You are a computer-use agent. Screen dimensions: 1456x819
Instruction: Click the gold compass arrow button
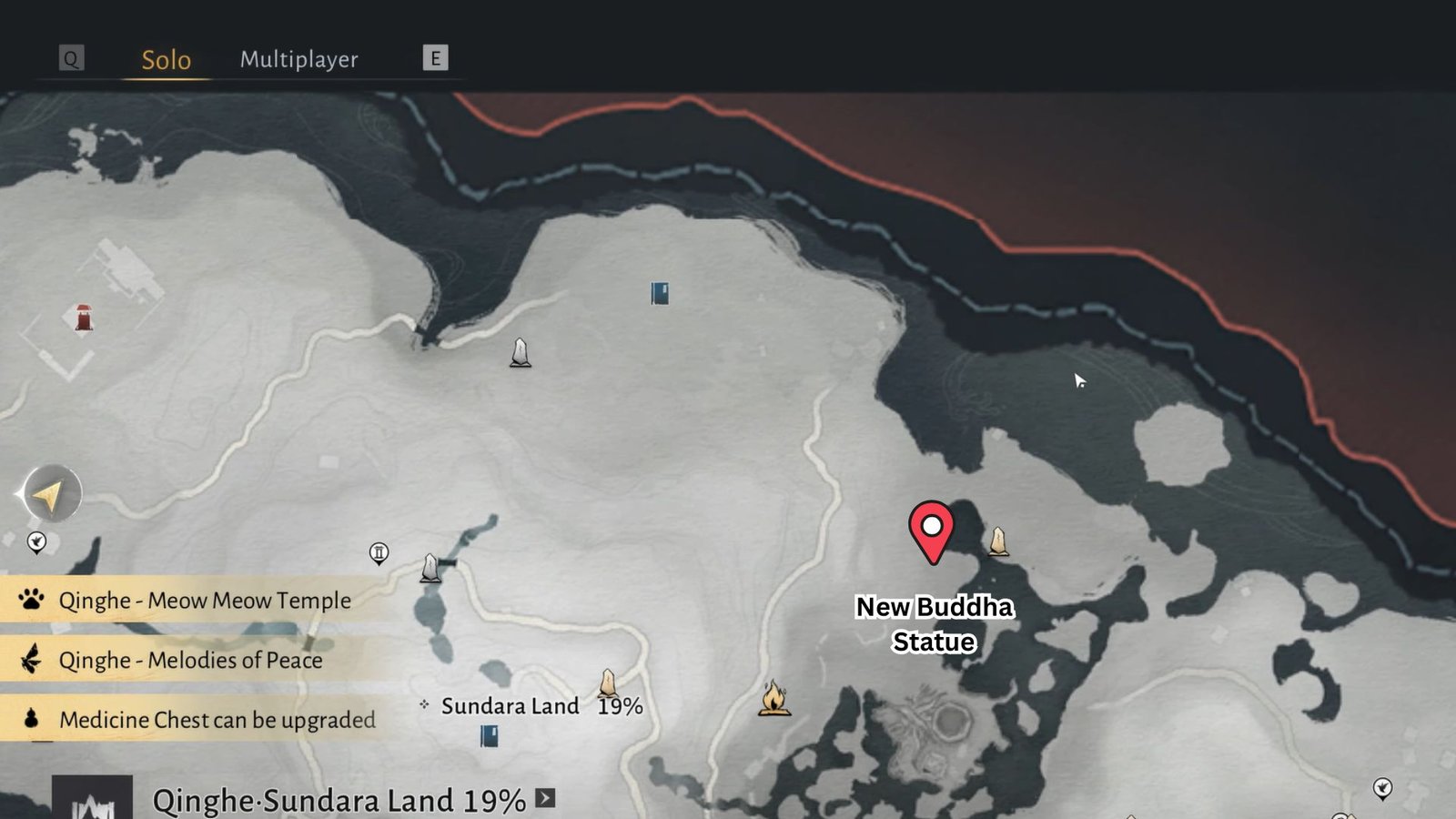(x=51, y=494)
